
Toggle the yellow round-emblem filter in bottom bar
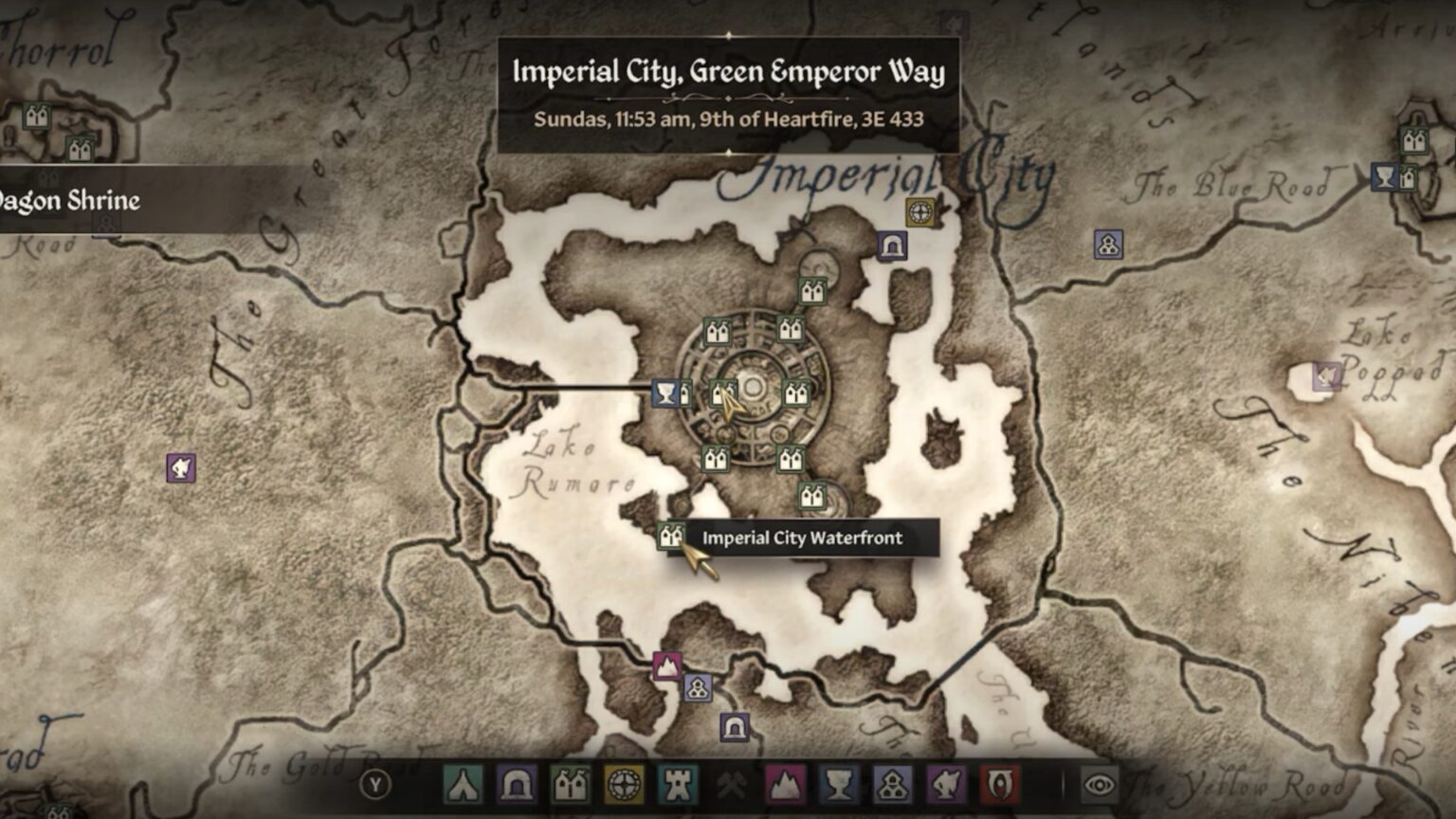624,784
